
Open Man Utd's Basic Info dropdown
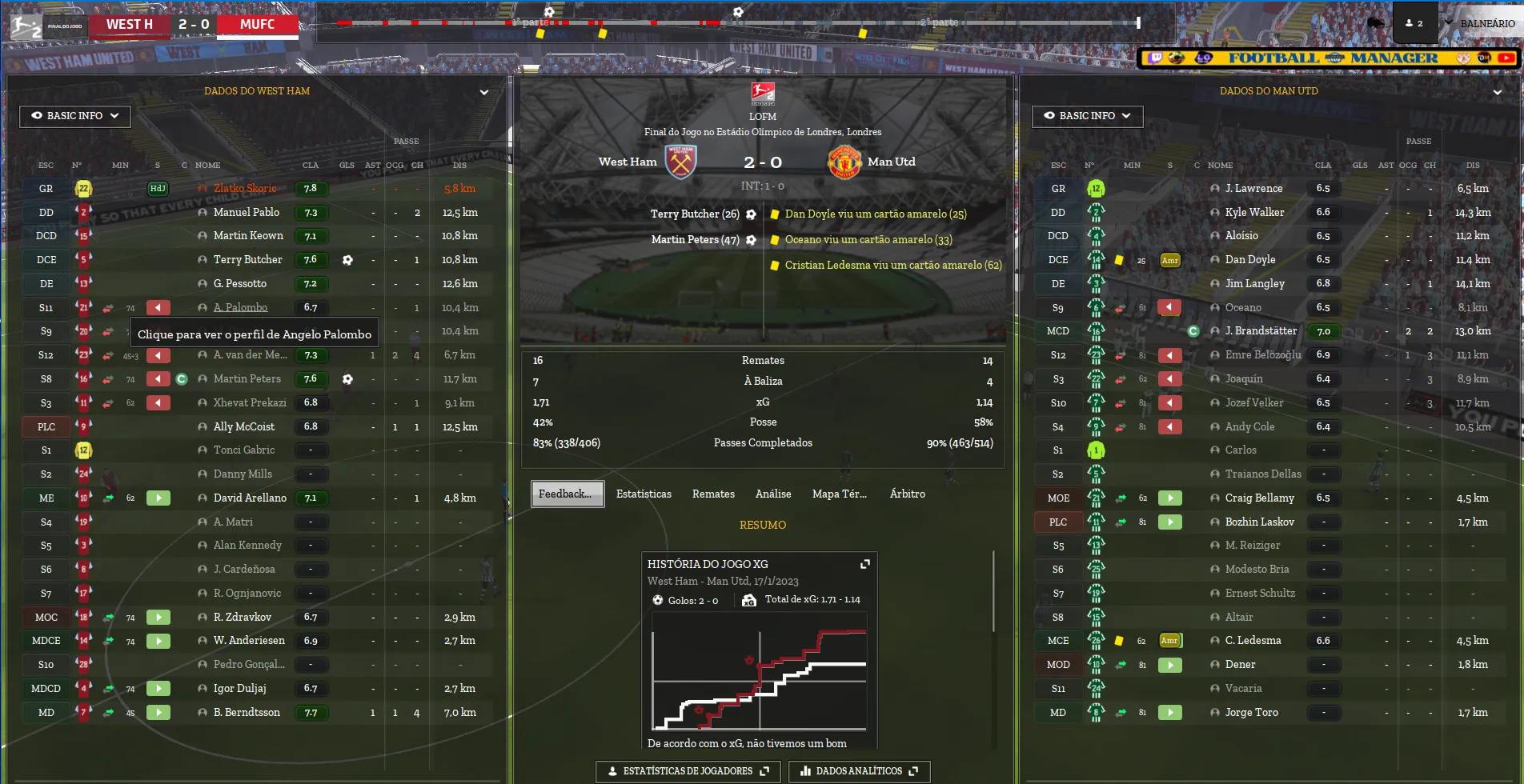tap(1087, 116)
